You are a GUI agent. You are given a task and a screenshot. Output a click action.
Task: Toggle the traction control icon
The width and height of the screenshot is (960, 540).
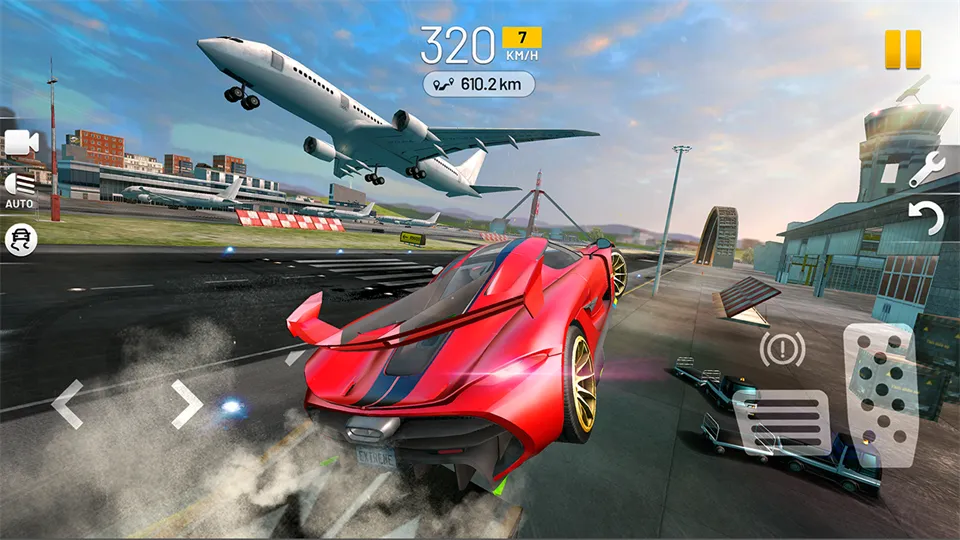coord(20,239)
